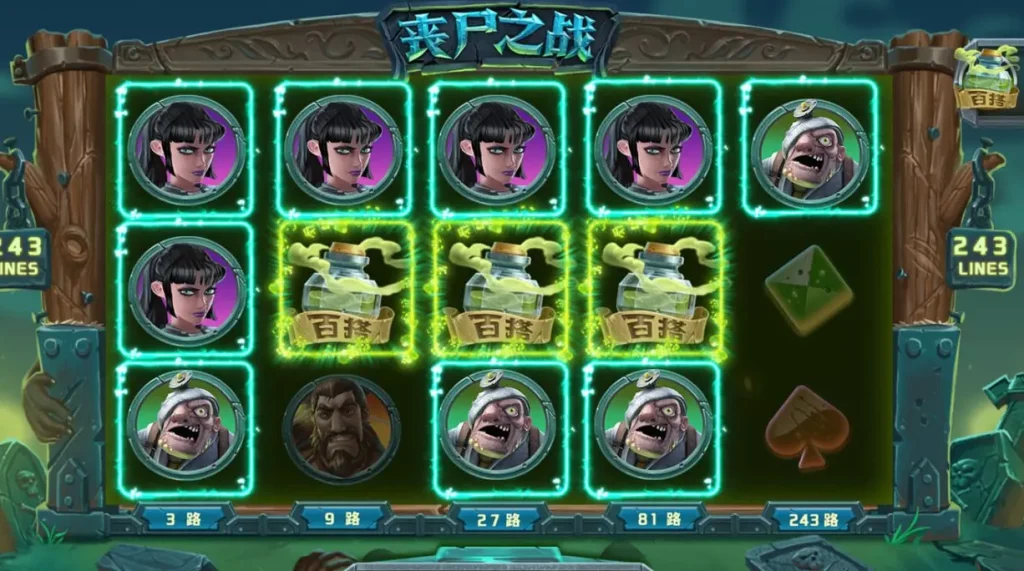Pick the 243路 ways option
This screenshot has width=1024, height=571.
coord(813,519)
